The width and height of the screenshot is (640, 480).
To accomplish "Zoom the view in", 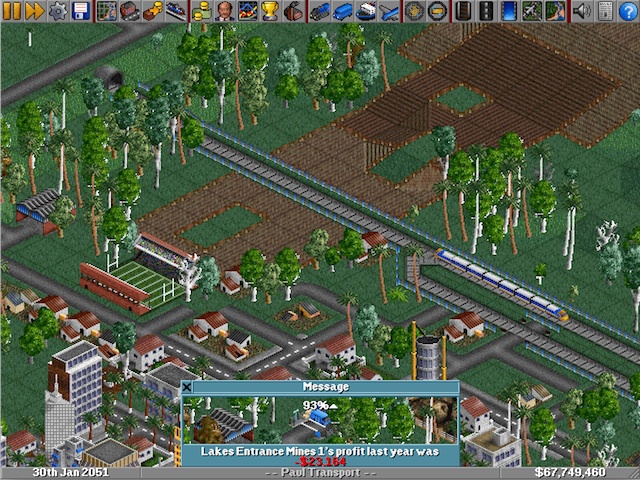I will [x=414, y=11].
